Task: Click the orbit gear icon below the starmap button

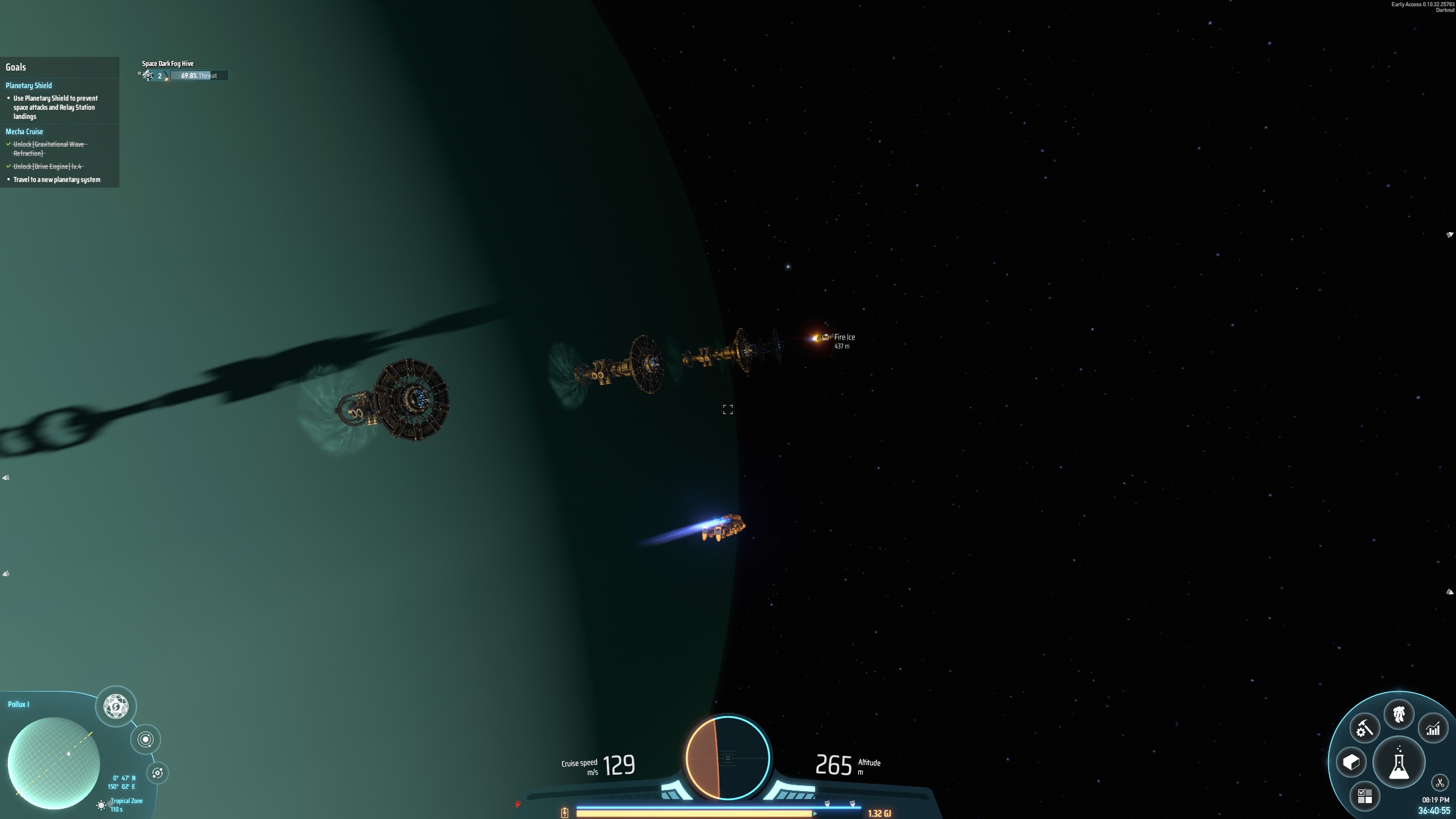Action: tap(158, 773)
